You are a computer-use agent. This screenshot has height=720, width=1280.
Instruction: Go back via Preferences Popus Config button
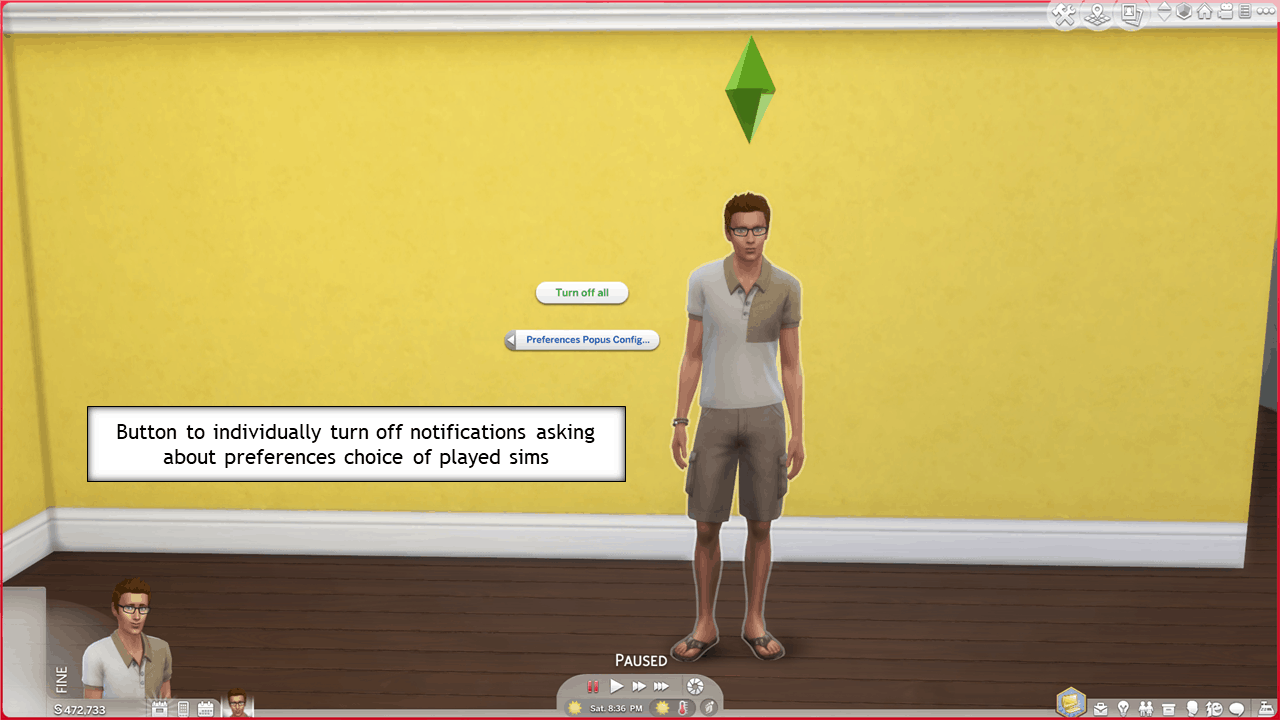point(582,340)
